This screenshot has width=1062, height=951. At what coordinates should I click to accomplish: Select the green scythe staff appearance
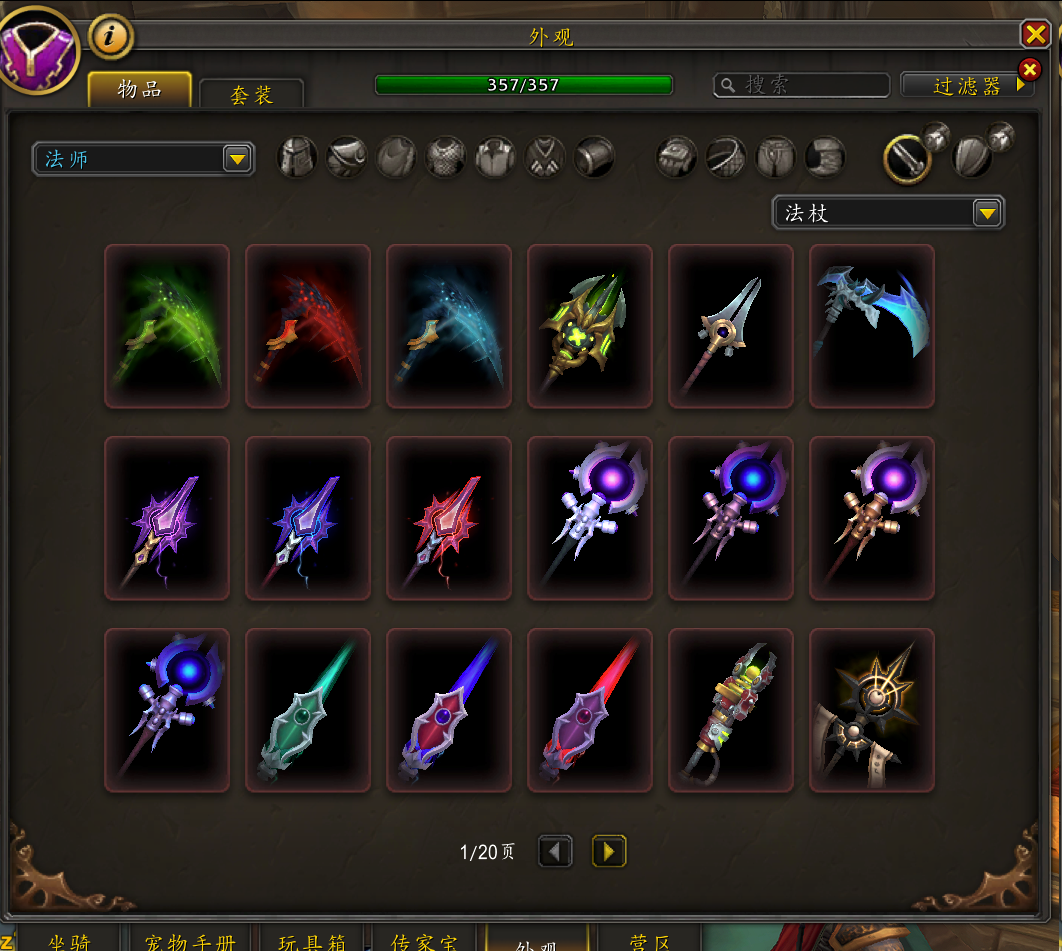coord(167,326)
